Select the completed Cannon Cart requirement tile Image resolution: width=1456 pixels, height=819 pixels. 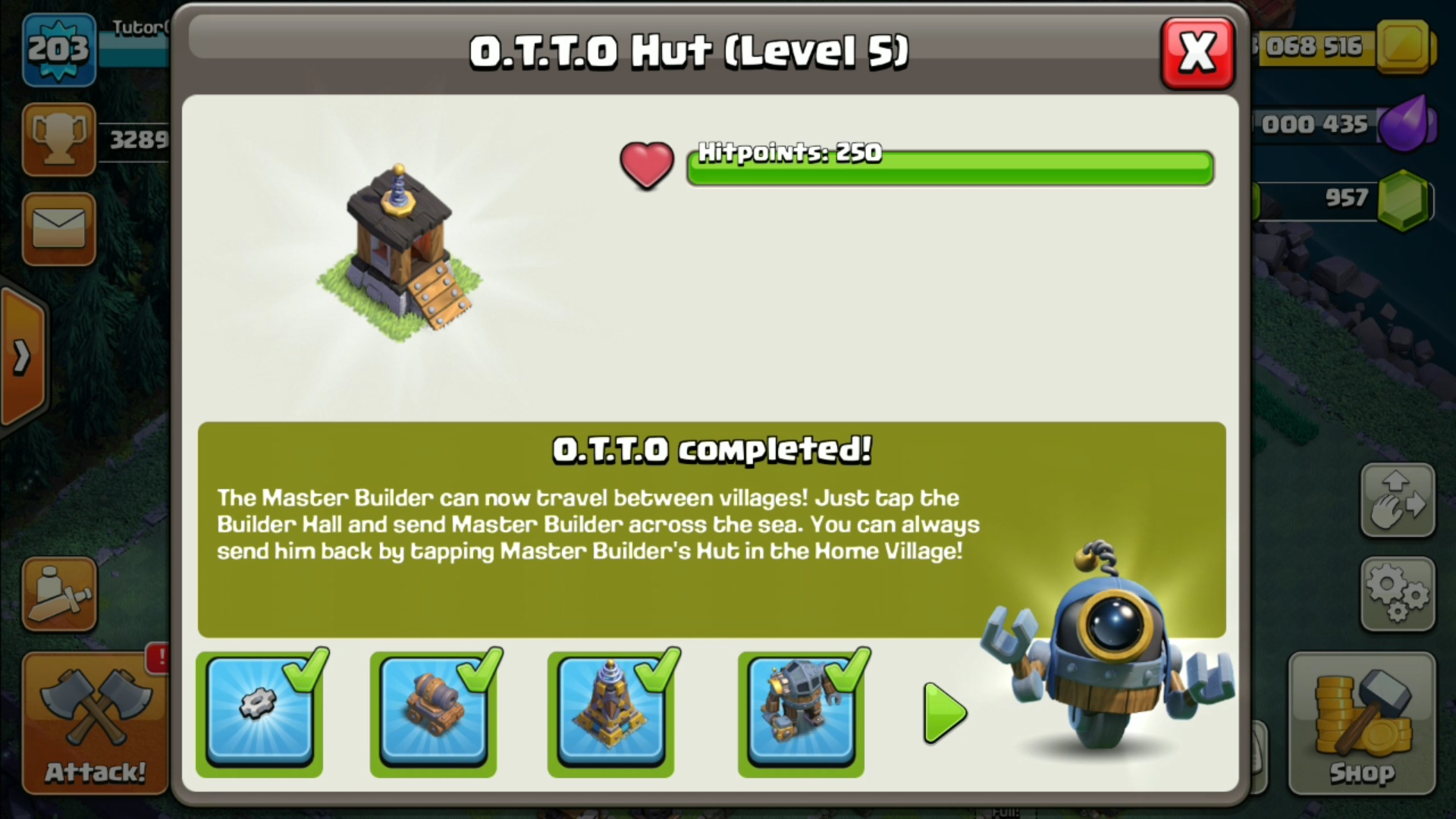(433, 713)
